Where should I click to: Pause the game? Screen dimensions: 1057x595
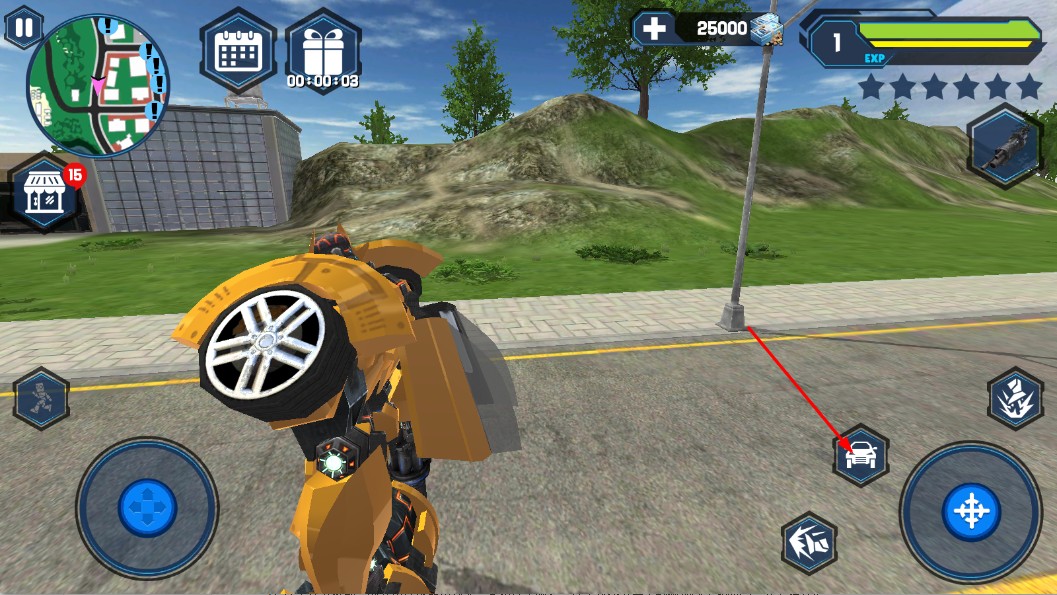[23, 26]
